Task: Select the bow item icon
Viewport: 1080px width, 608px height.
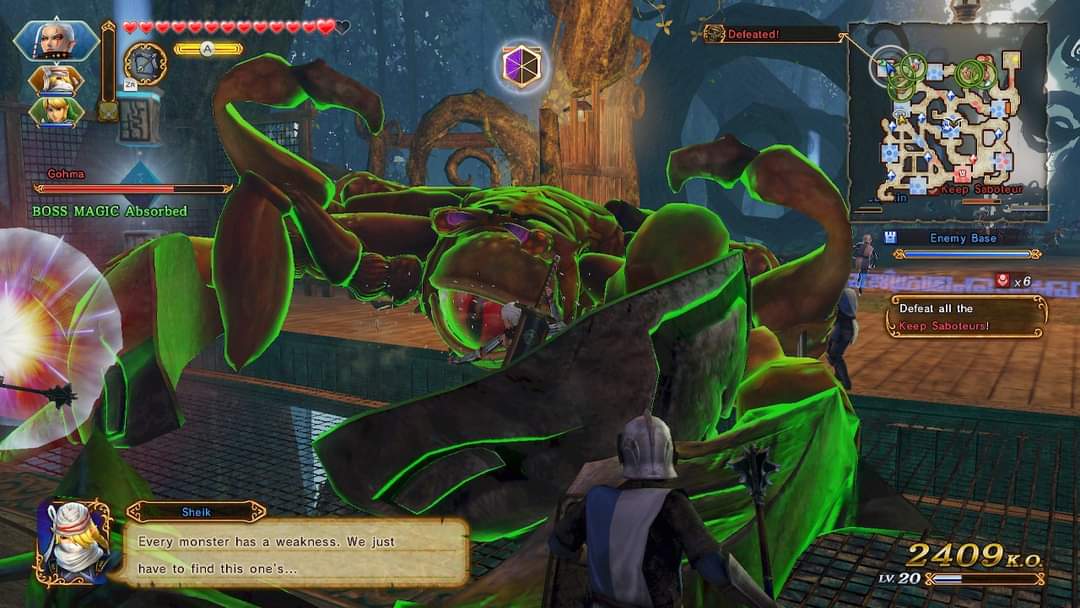Action: click(145, 62)
